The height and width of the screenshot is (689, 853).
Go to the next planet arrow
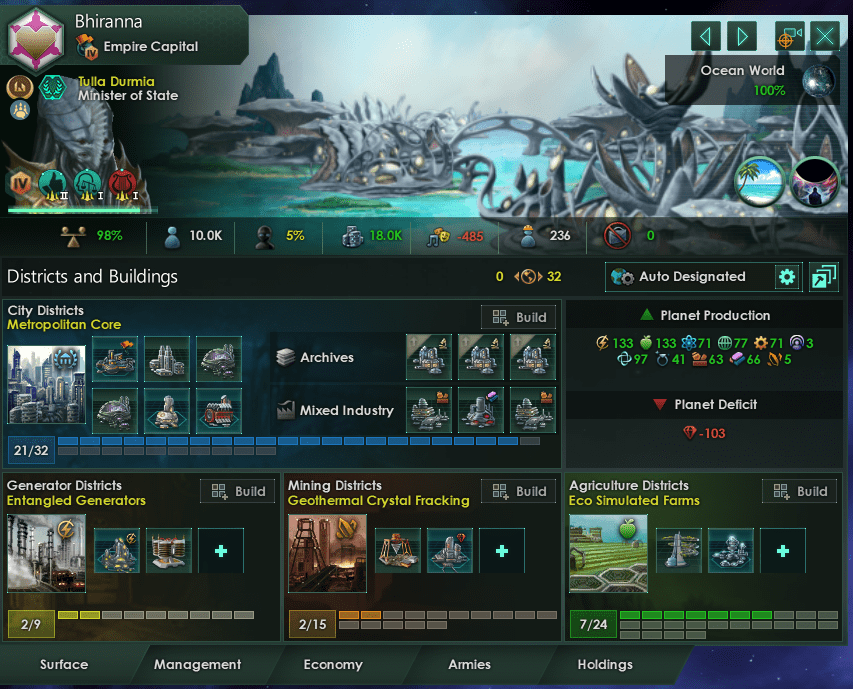pos(741,37)
